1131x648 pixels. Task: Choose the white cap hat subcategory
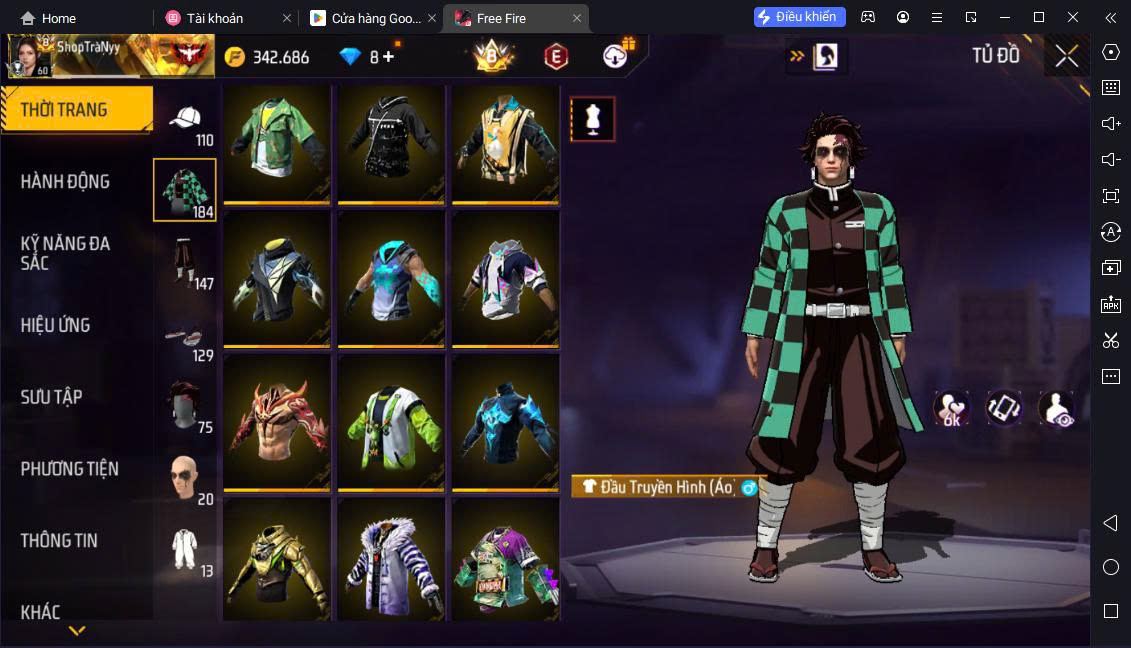coord(185,122)
